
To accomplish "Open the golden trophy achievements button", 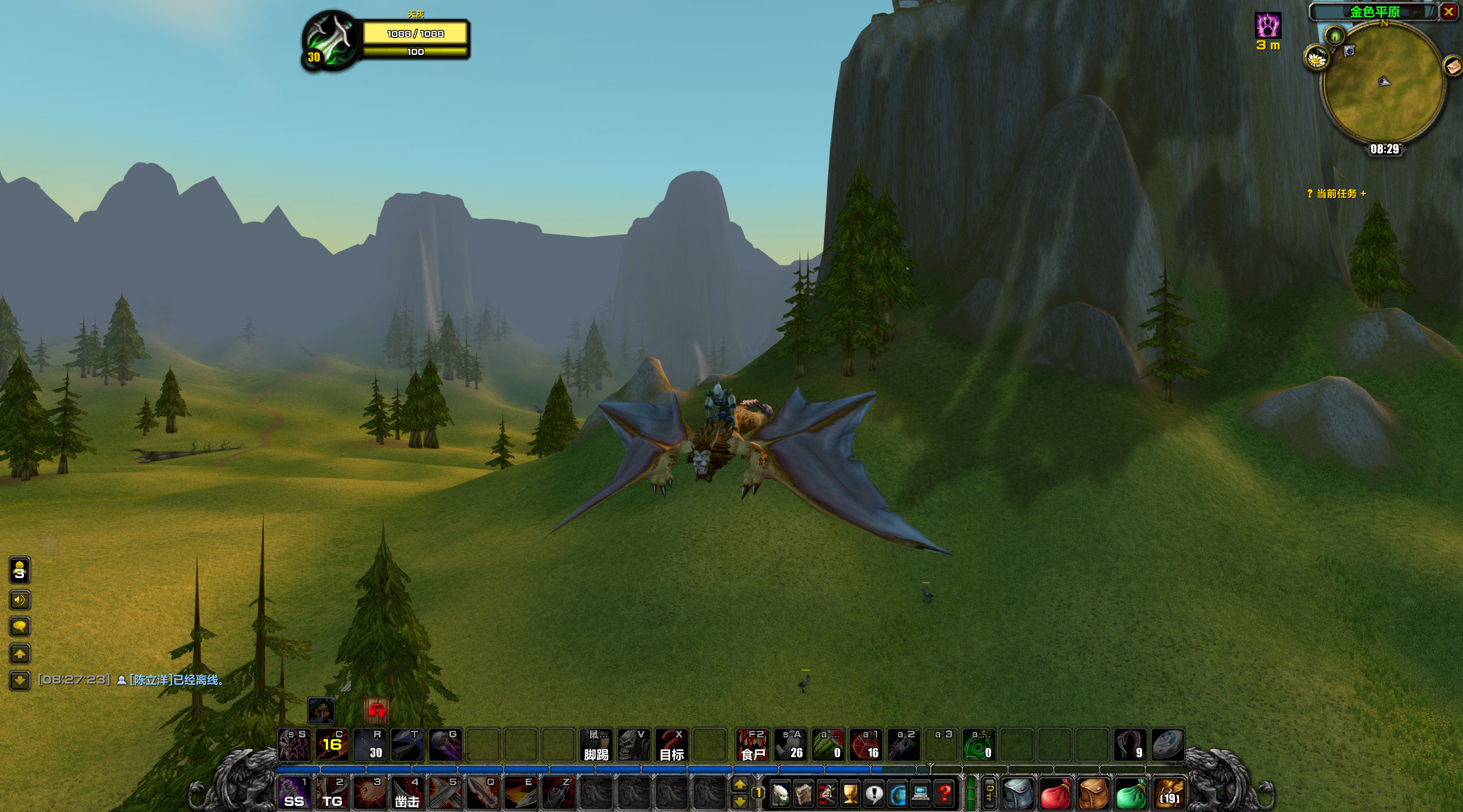I will [850, 795].
